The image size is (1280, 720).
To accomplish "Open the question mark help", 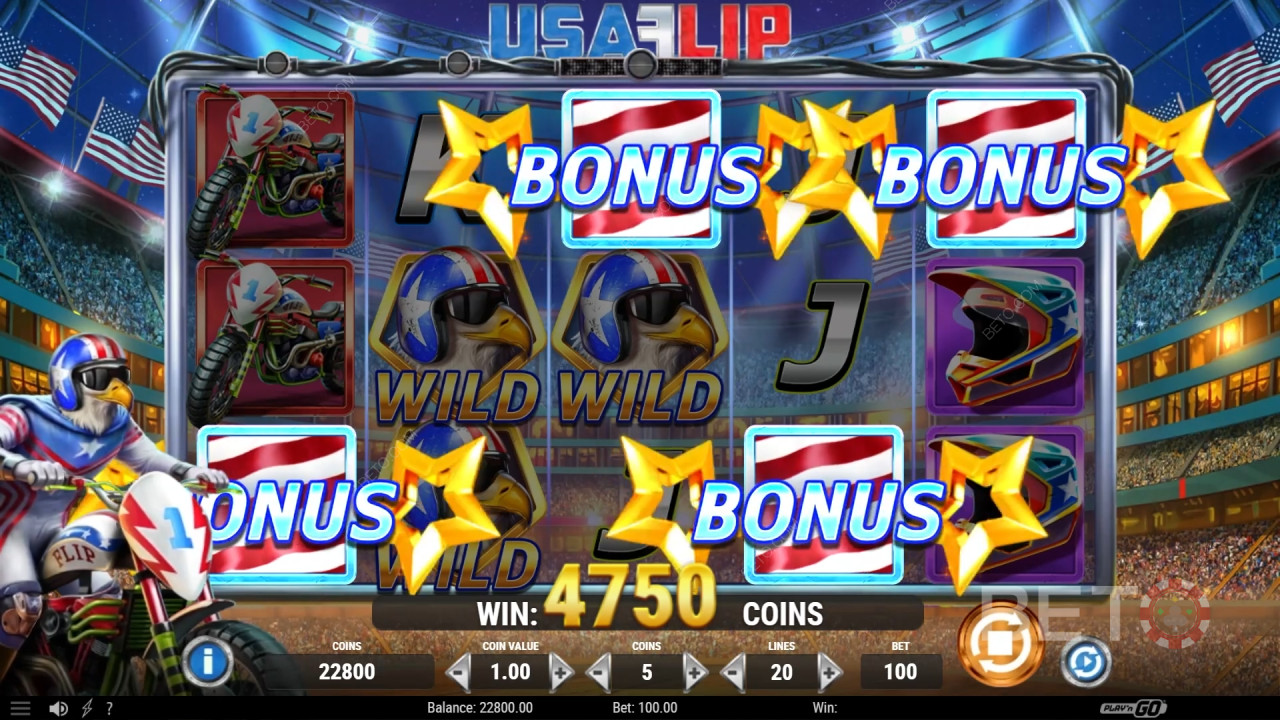I will 109,709.
